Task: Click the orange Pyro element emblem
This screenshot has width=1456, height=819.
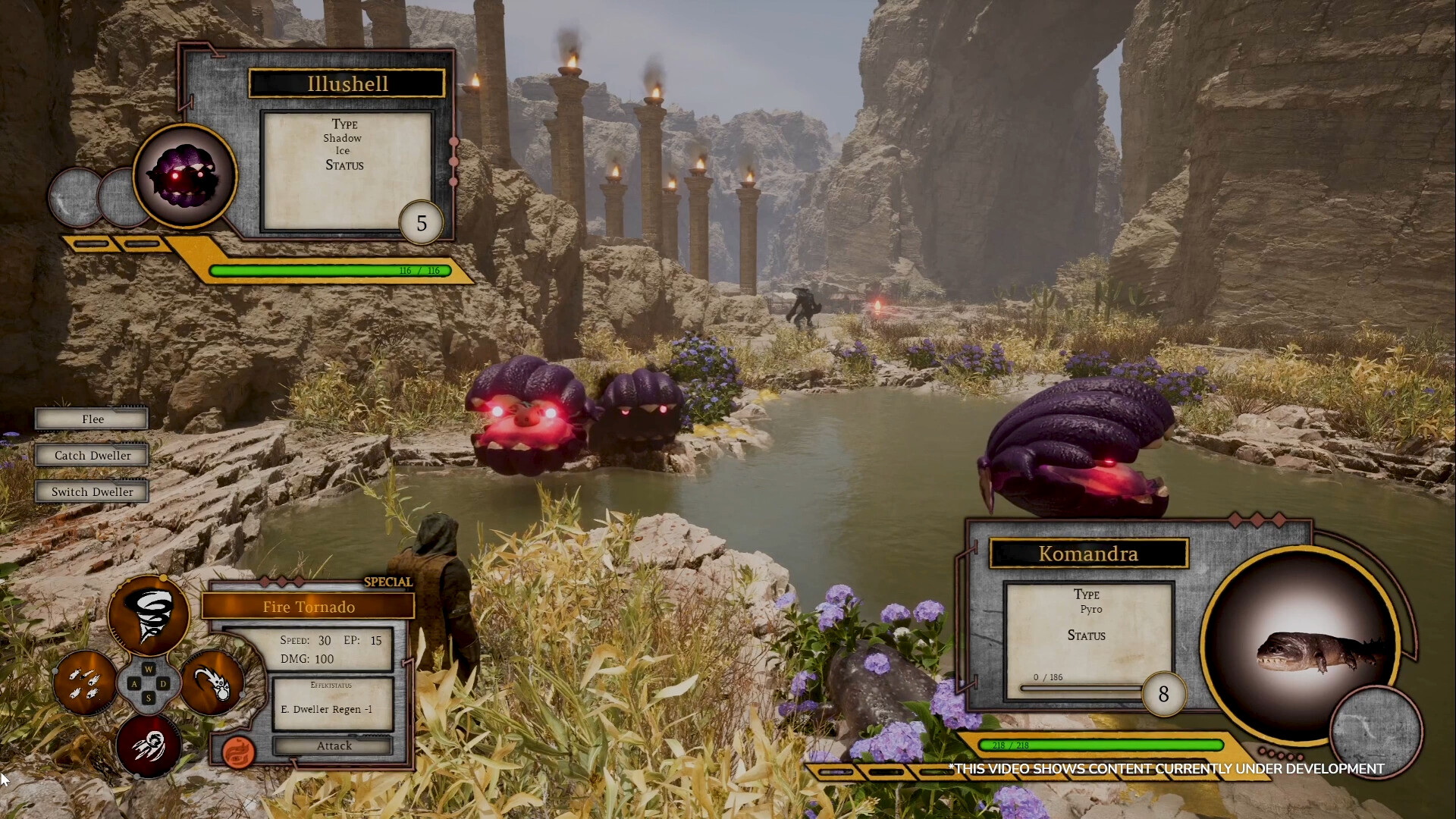Action: [238, 752]
